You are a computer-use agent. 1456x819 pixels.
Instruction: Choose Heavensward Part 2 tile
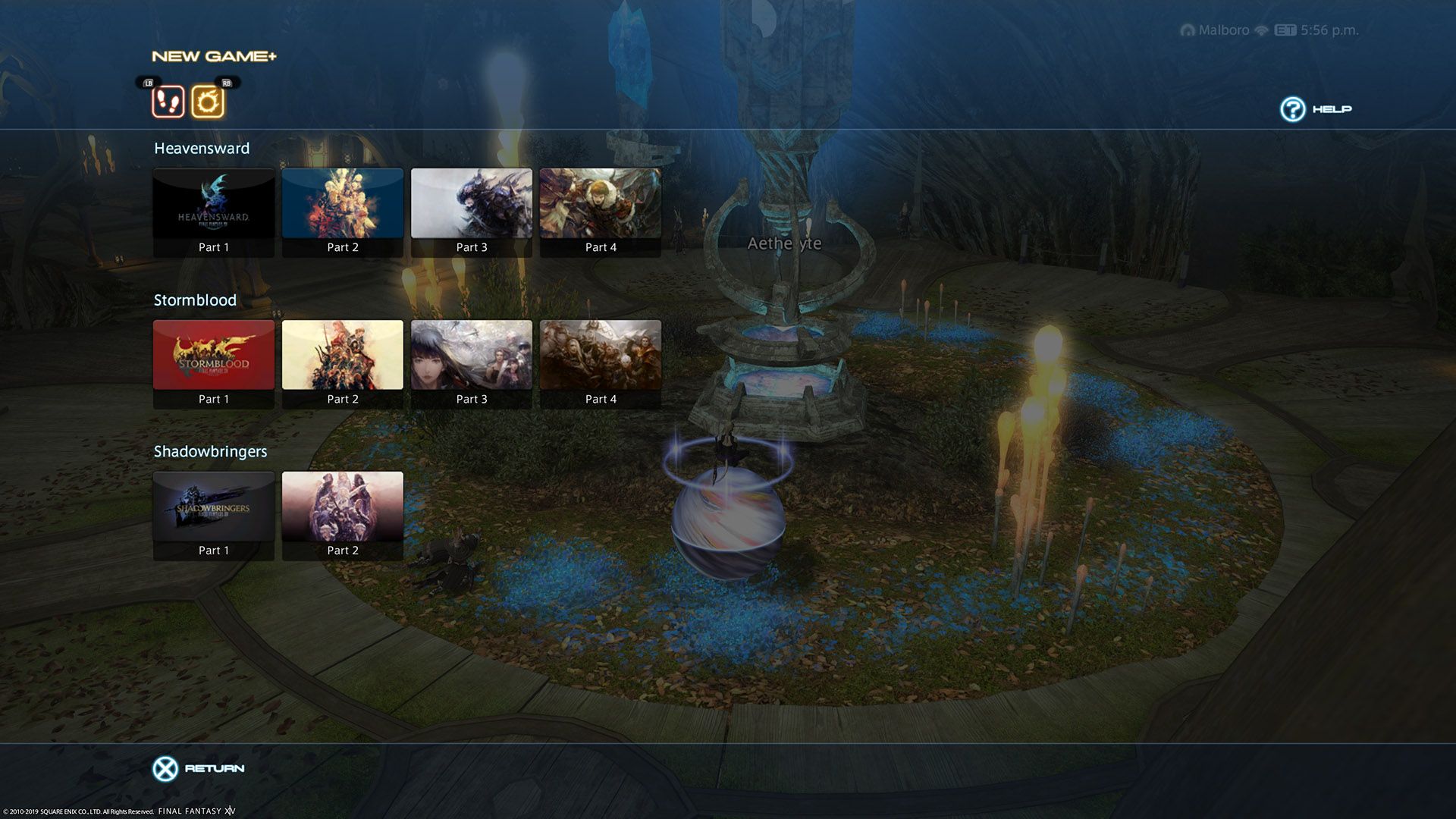click(342, 212)
